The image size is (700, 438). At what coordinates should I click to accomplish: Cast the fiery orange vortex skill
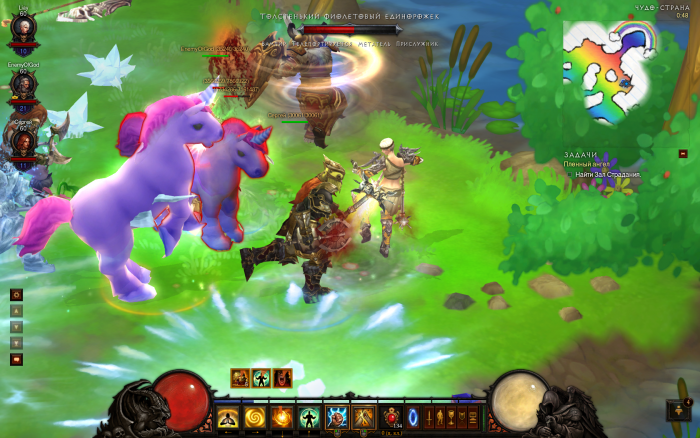point(282,416)
